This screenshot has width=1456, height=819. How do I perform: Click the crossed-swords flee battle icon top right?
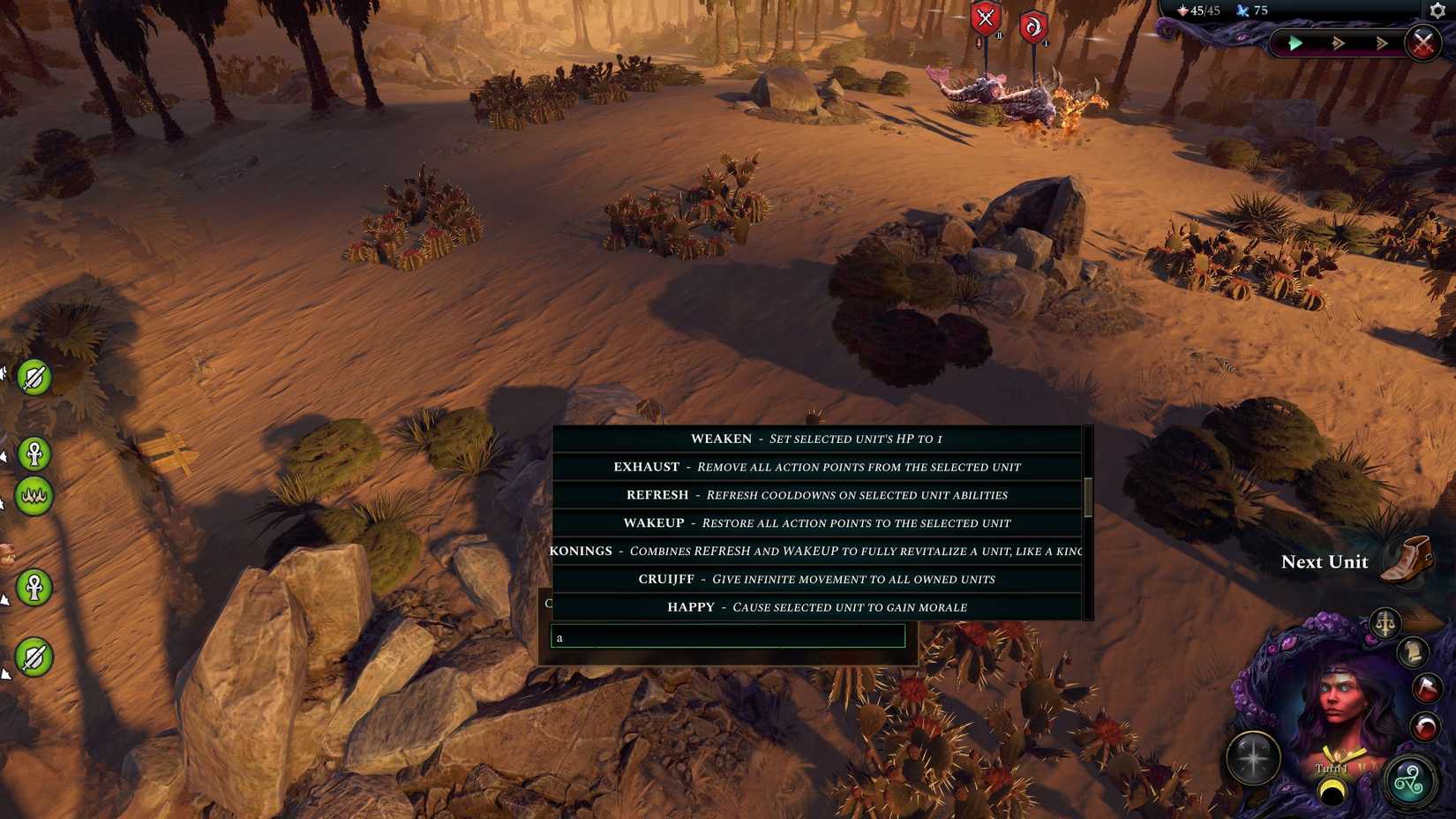[1422, 42]
